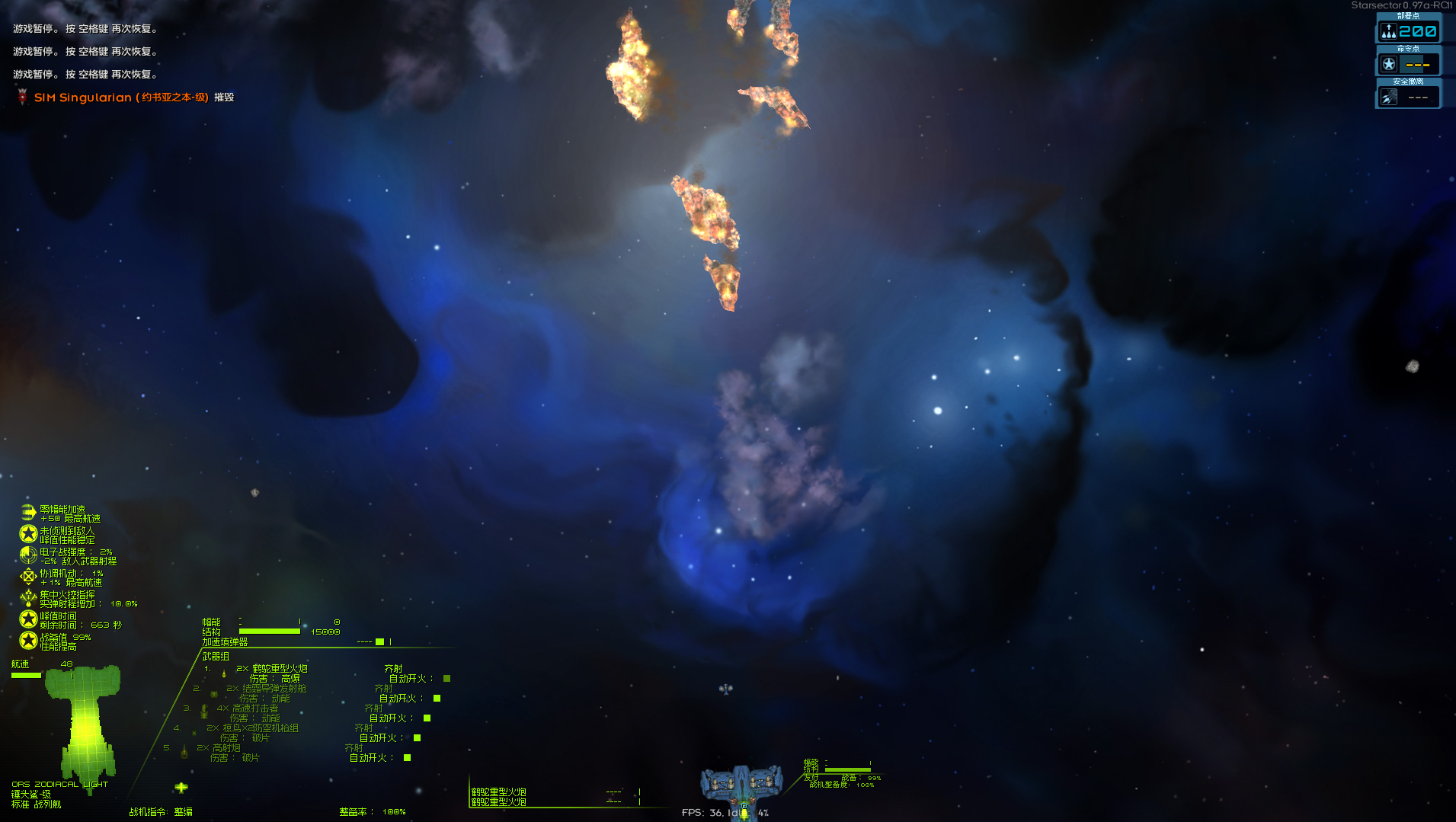Viewport: 1456px width, 822px height.
Task: Toggle 自动开火 for the 高速打击者 group
Action: tap(427, 718)
